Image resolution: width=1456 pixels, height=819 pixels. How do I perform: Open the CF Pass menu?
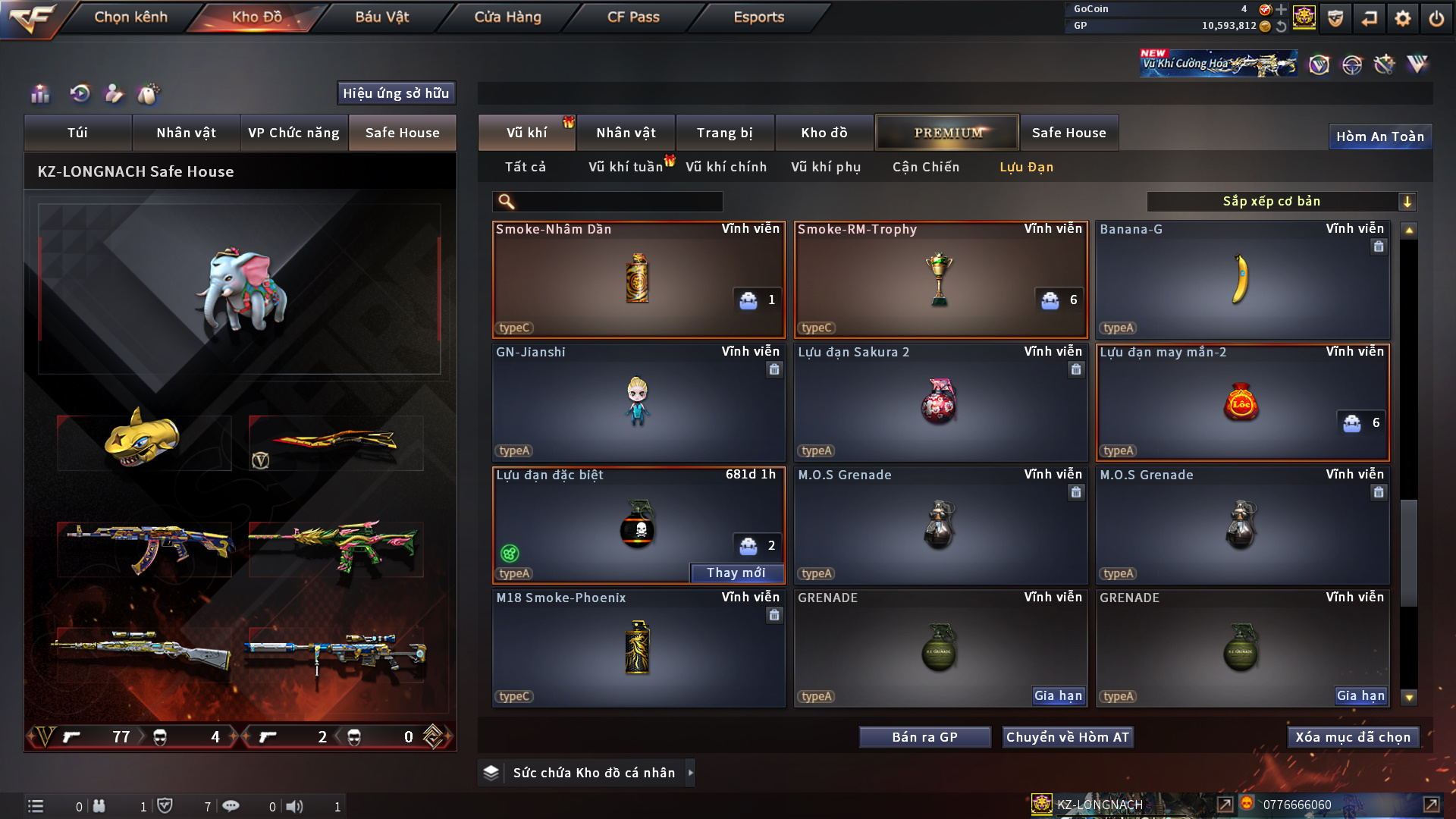pos(633,17)
